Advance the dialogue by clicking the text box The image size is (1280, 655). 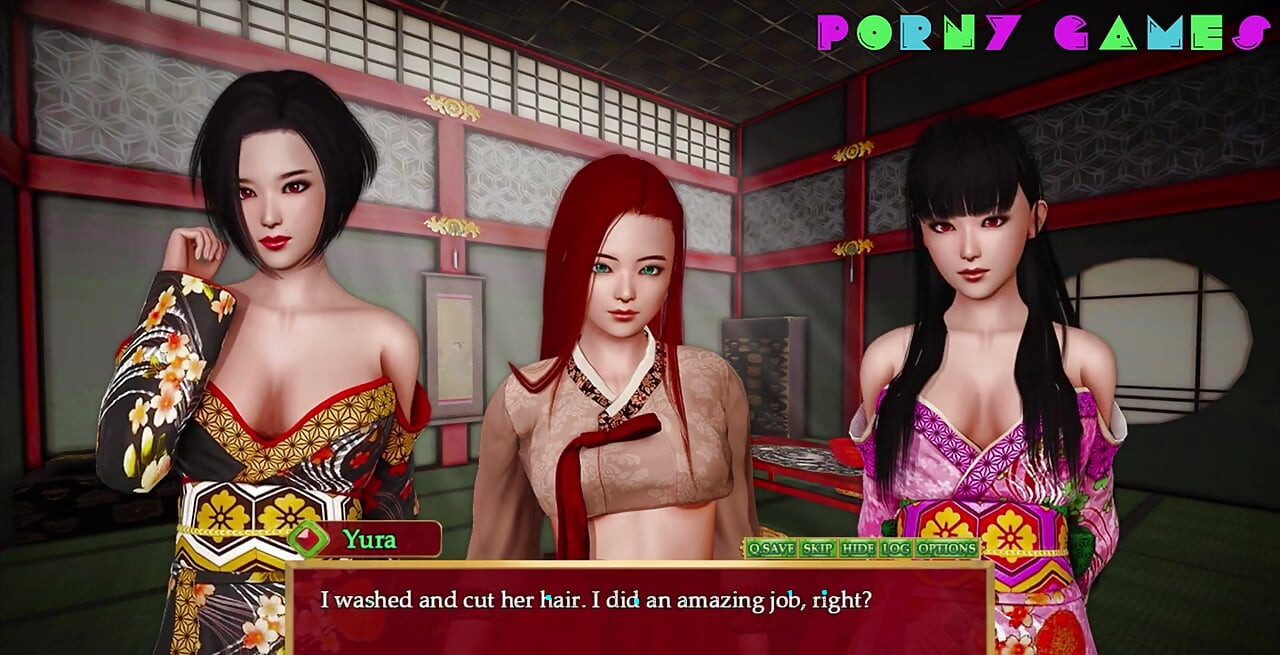click(640, 610)
